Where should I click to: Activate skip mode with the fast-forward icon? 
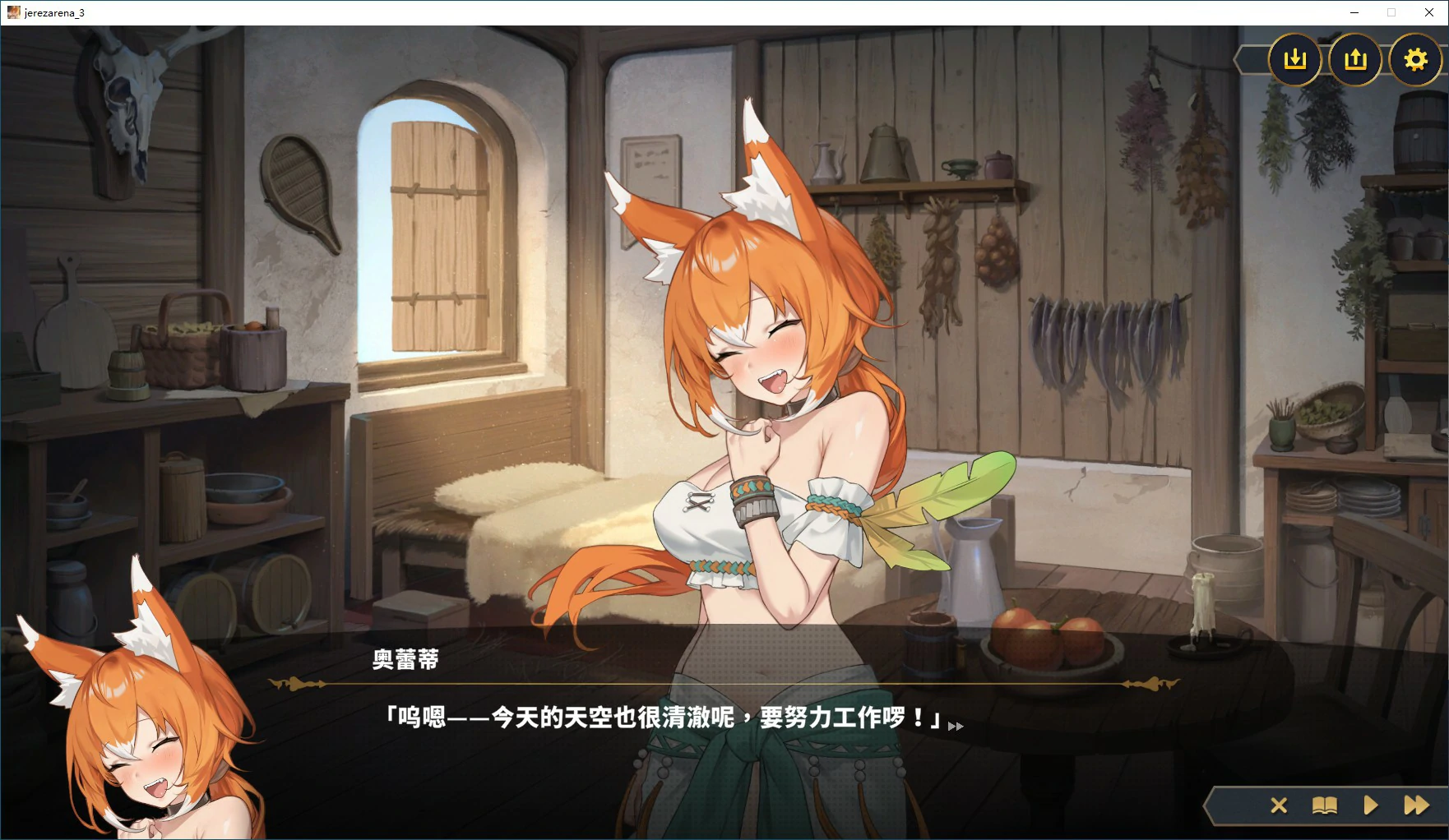[x=1416, y=806]
